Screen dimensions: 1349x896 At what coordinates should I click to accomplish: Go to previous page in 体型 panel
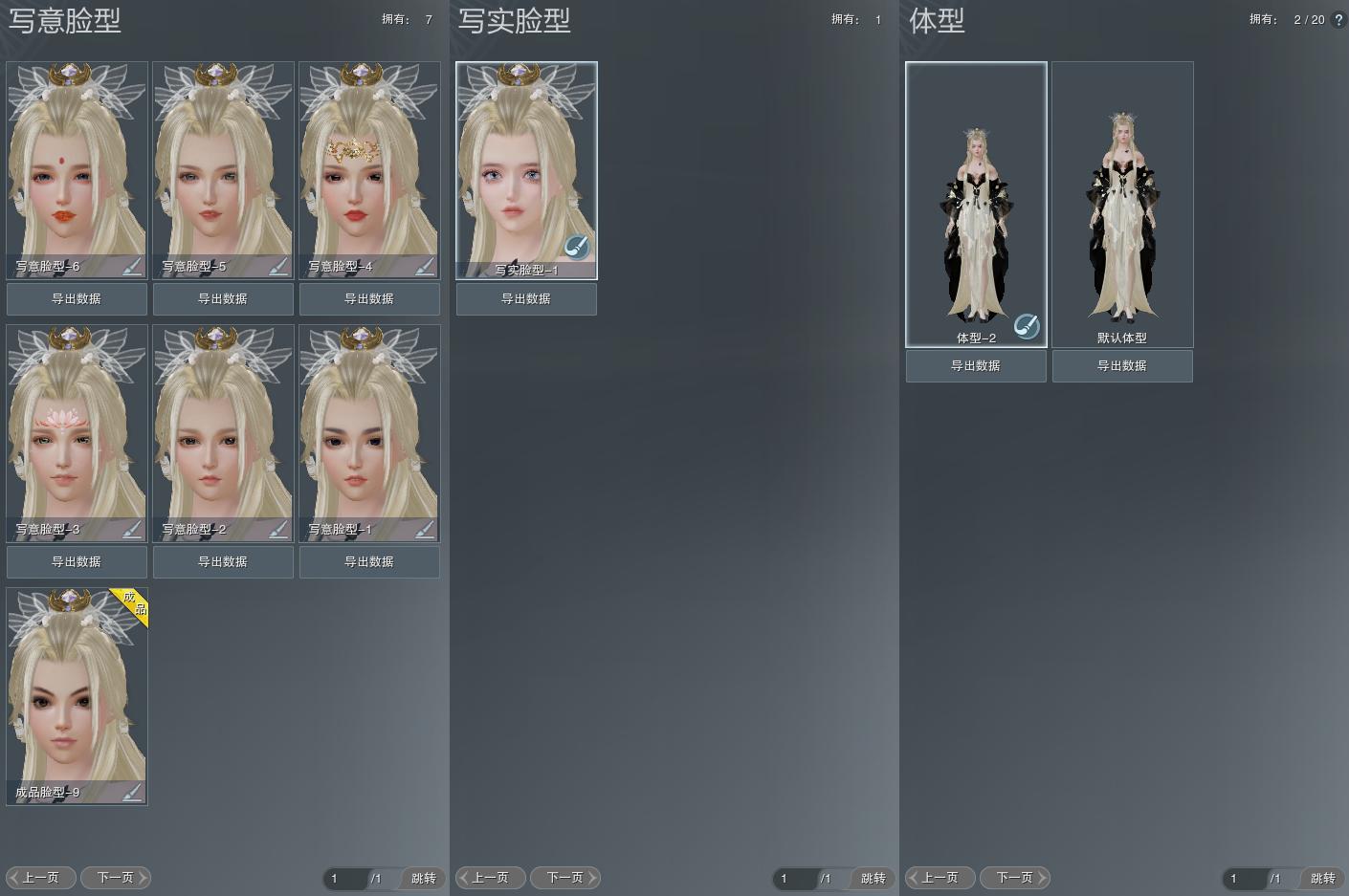click(x=940, y=878)
